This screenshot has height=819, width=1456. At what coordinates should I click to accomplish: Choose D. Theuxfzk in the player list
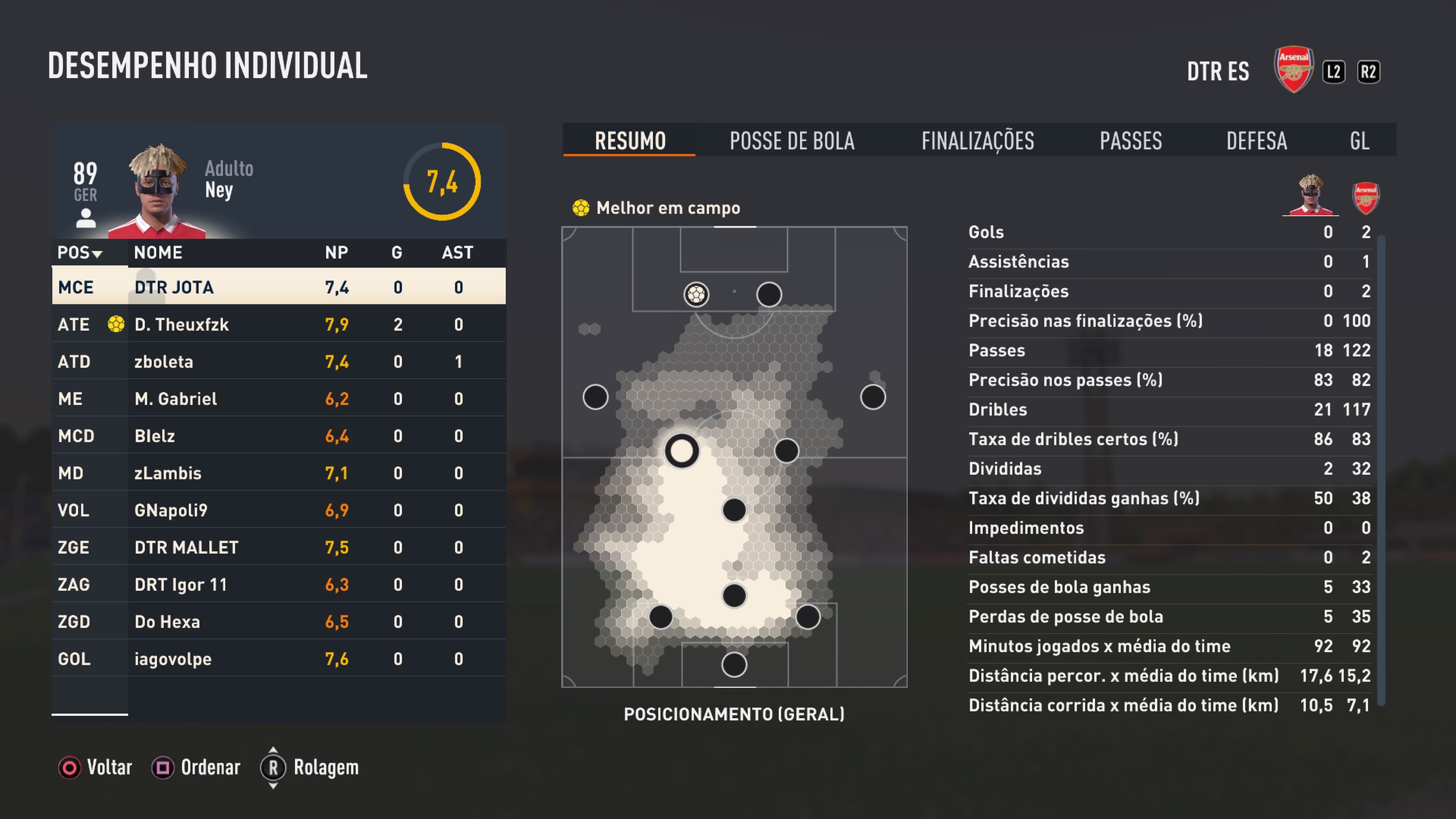point(279,325)
